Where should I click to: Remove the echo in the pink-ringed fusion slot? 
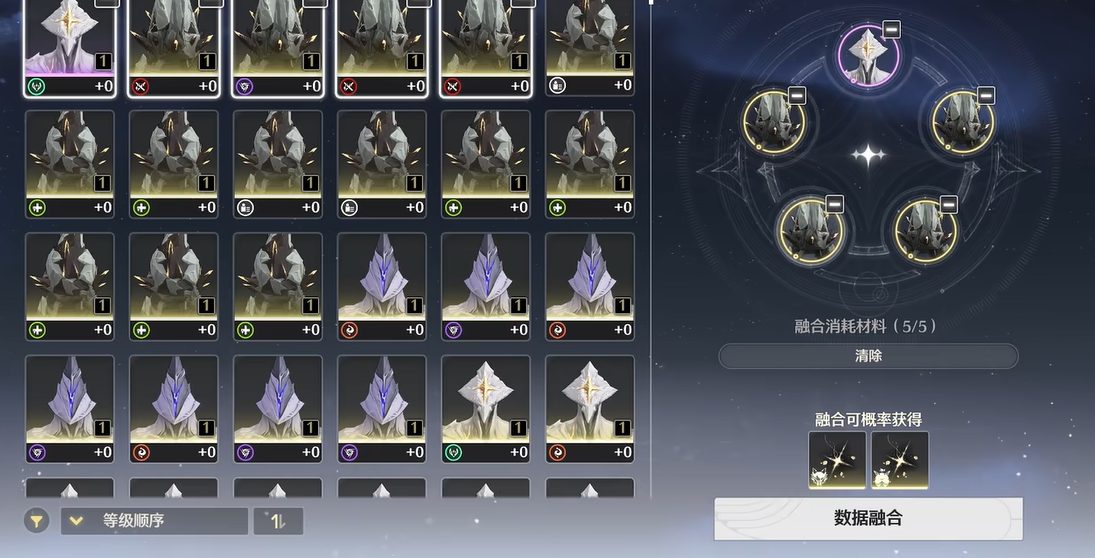point(891,29)
